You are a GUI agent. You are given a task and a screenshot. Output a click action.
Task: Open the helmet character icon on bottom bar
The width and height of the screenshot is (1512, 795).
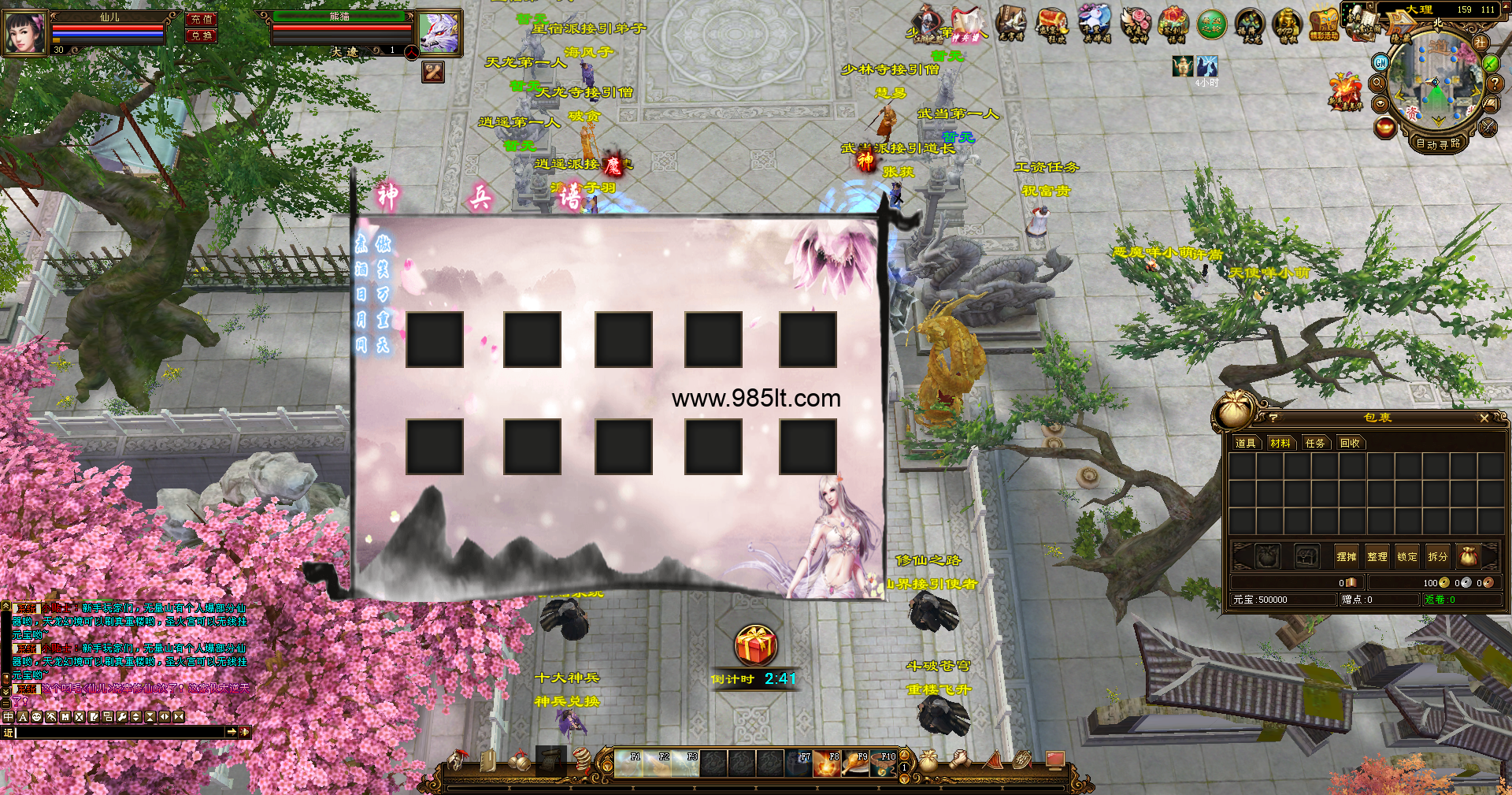coord(458,761)
